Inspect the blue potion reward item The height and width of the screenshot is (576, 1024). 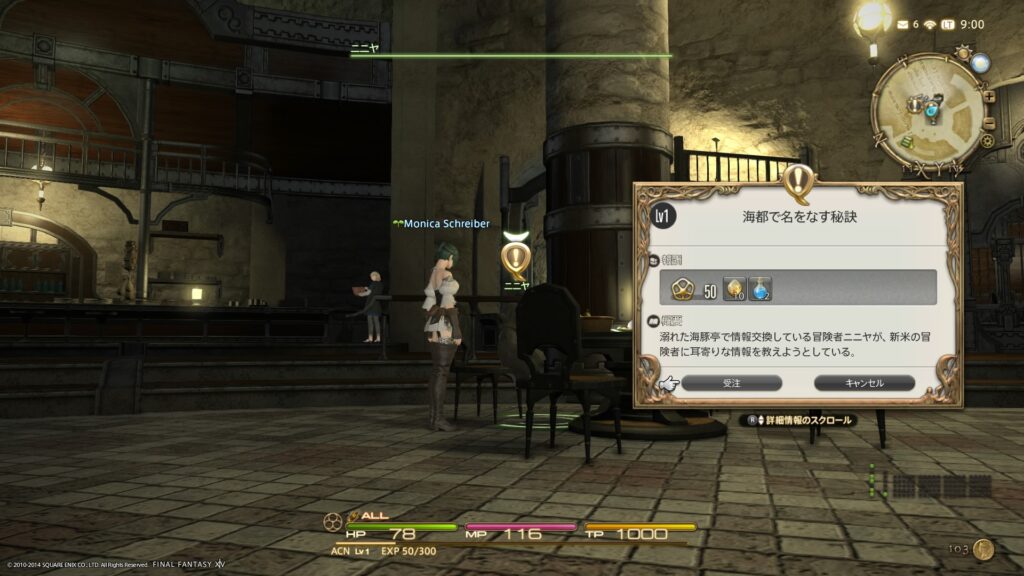point(761,288)
